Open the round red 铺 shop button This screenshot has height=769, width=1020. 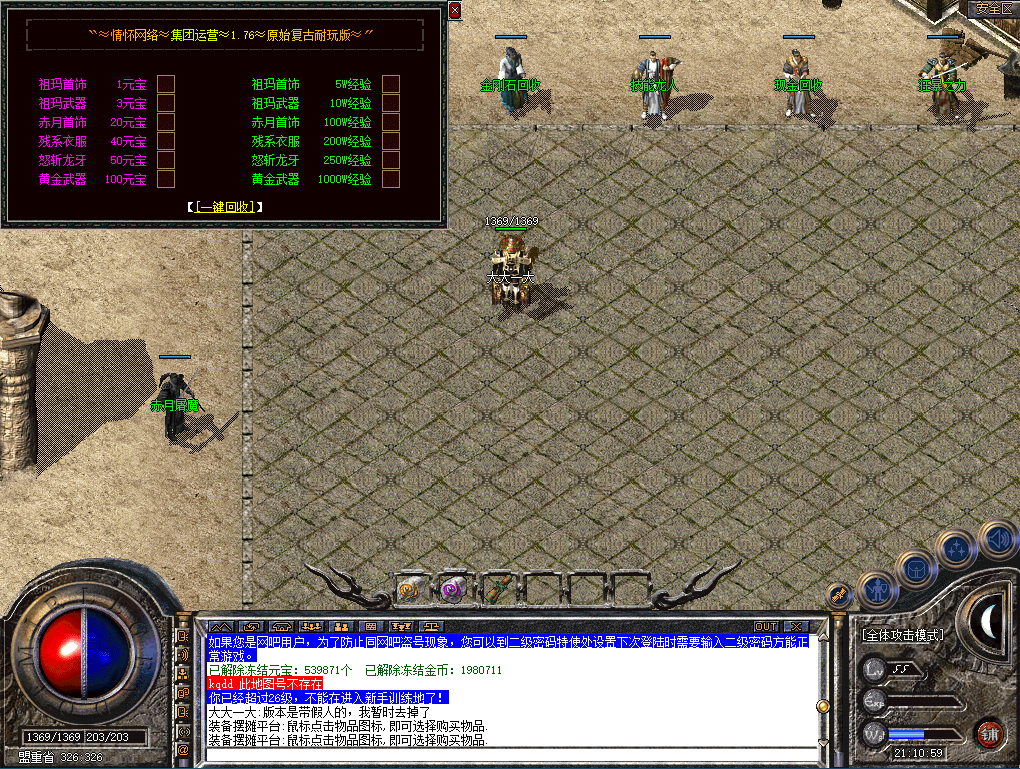coord(989,733)
